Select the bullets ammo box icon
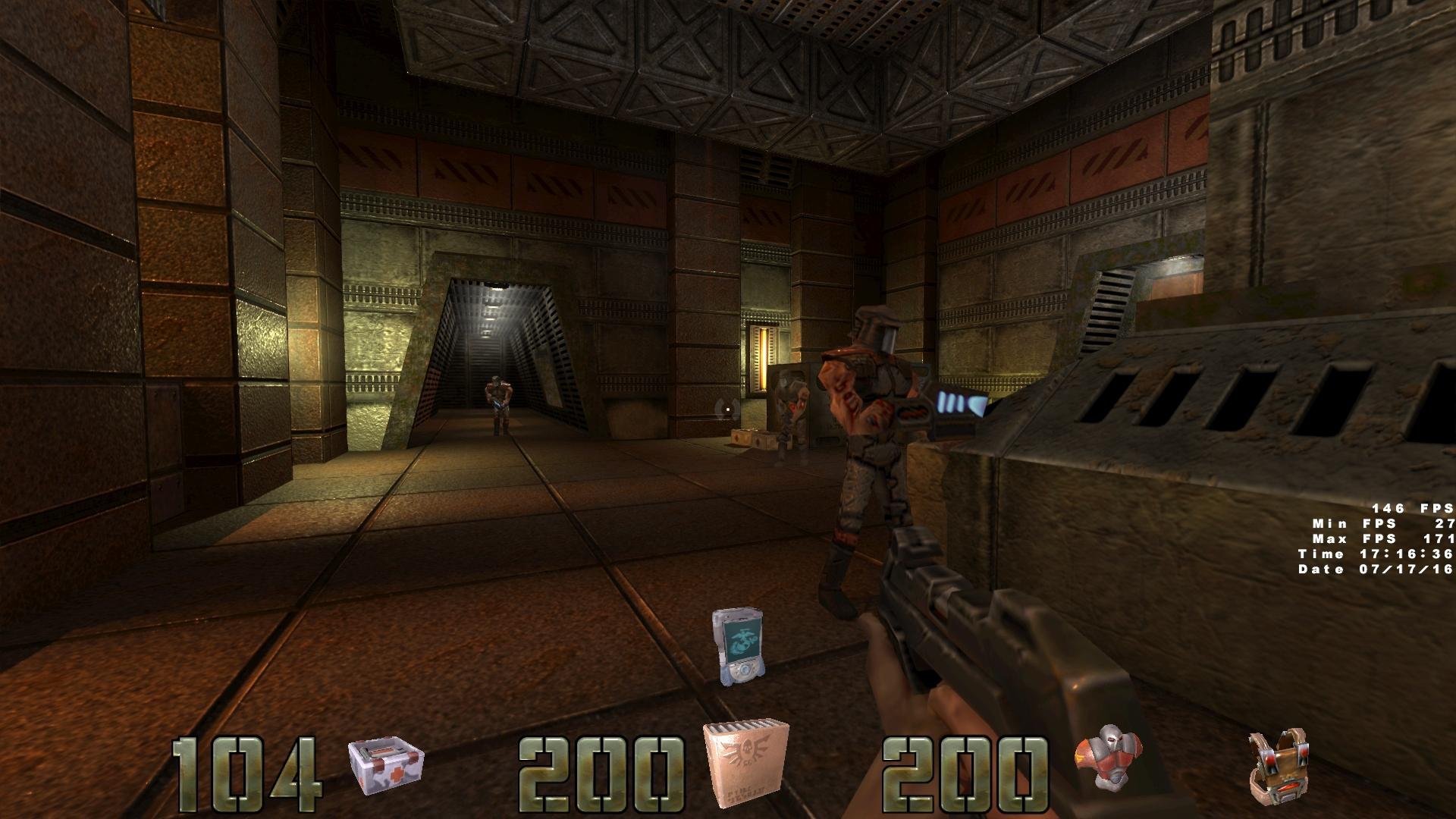1456x819 pixels. coord(746,764)
